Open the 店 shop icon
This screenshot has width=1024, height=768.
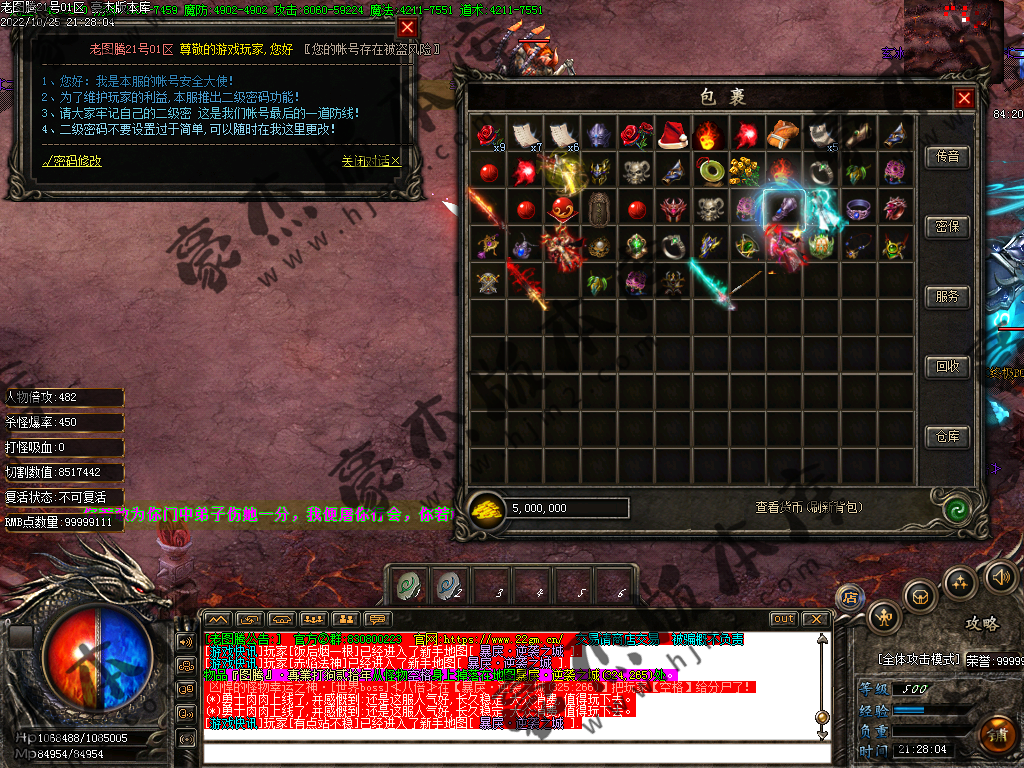[849, 597]
